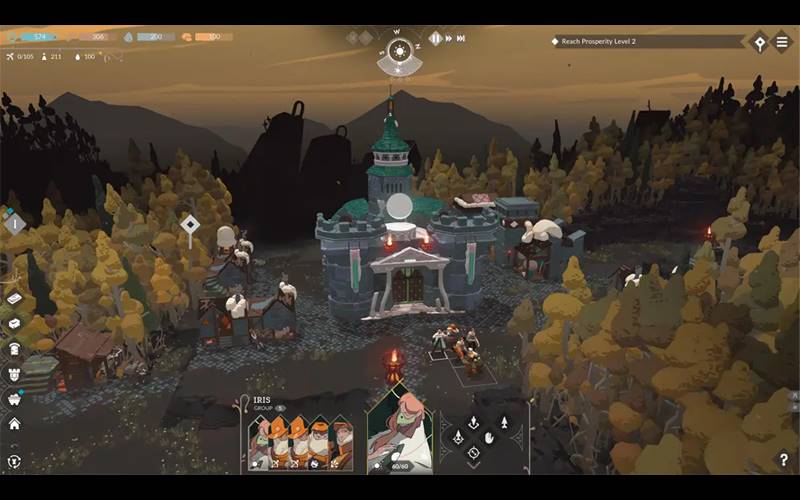Activate the open hand stop command
Image resolution: width=800 pixels, height=500 pixels.
(x=489, y=436)
